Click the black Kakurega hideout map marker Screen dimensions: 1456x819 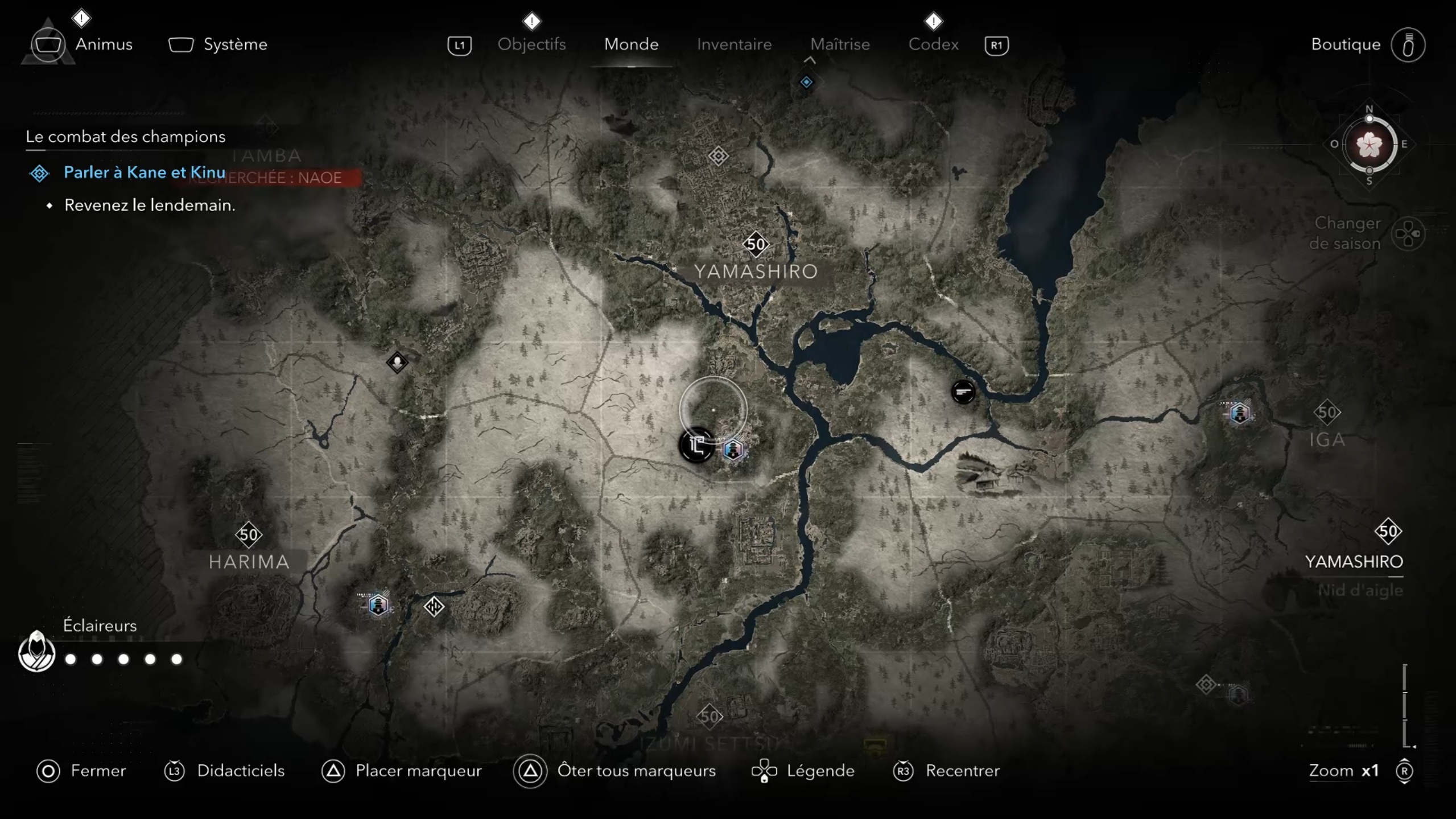696,445
